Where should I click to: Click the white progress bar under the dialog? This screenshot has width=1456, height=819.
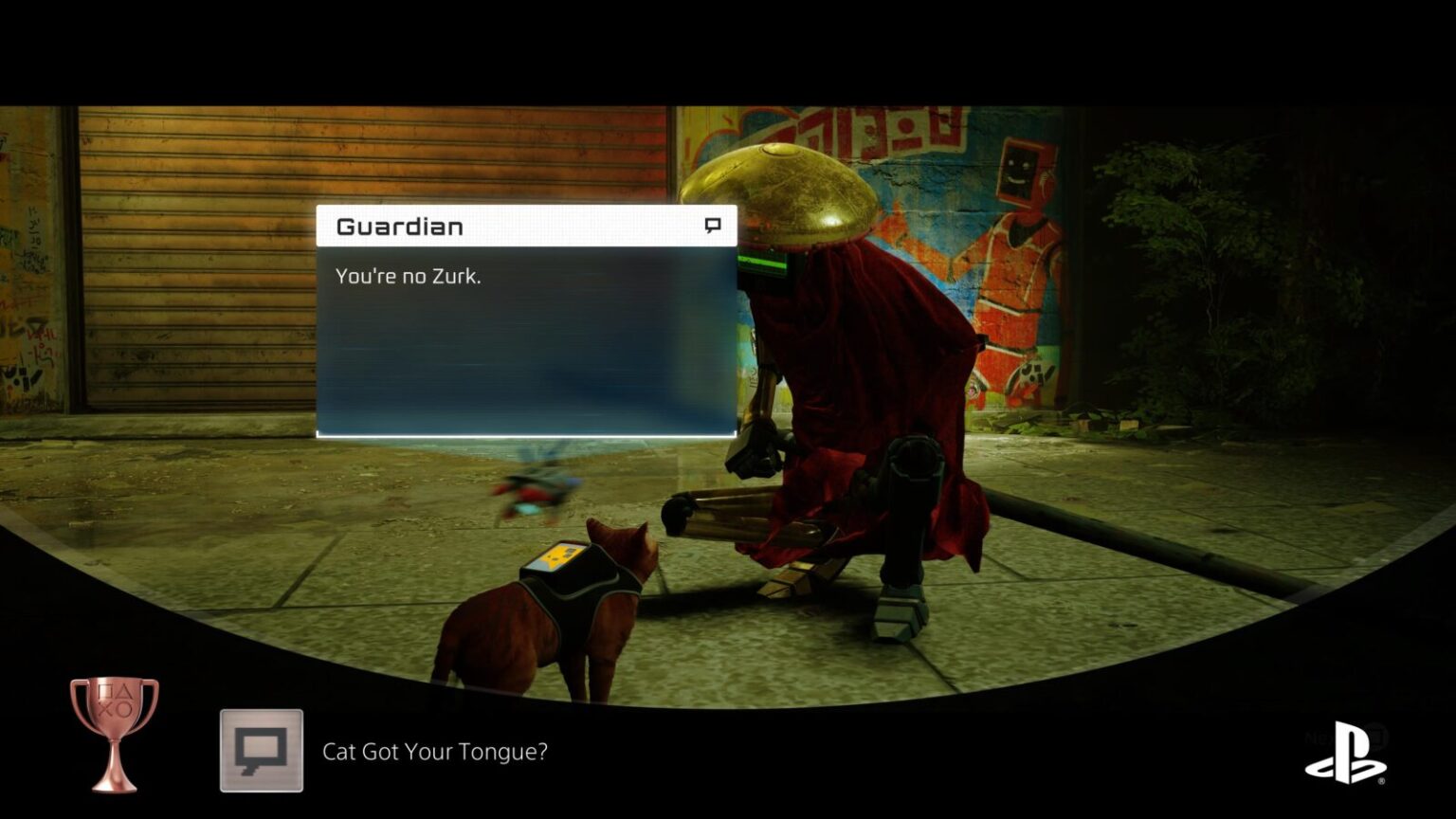coord(526,432)
